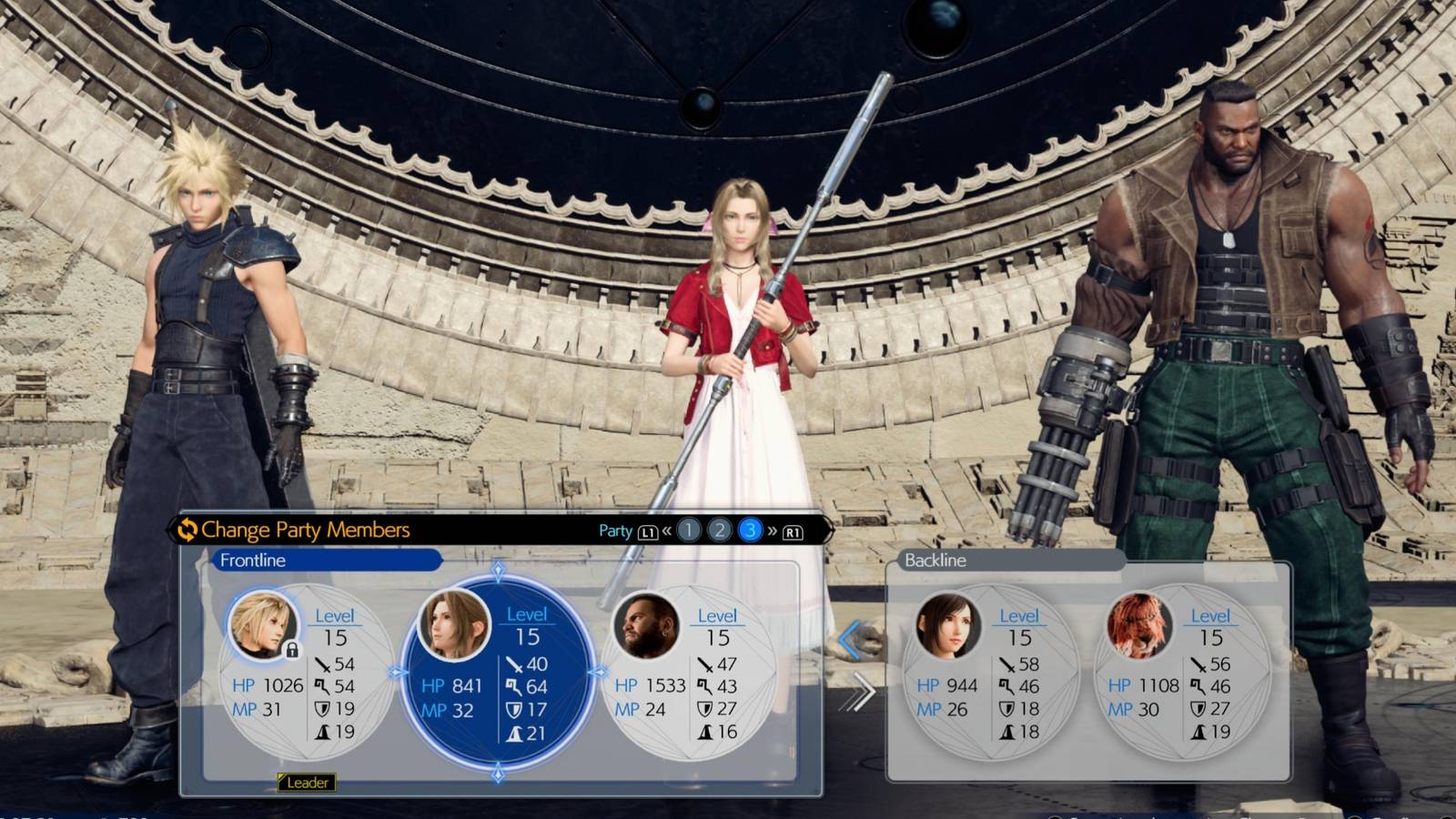Select Cloud's frontline party slot

point(305,673)
